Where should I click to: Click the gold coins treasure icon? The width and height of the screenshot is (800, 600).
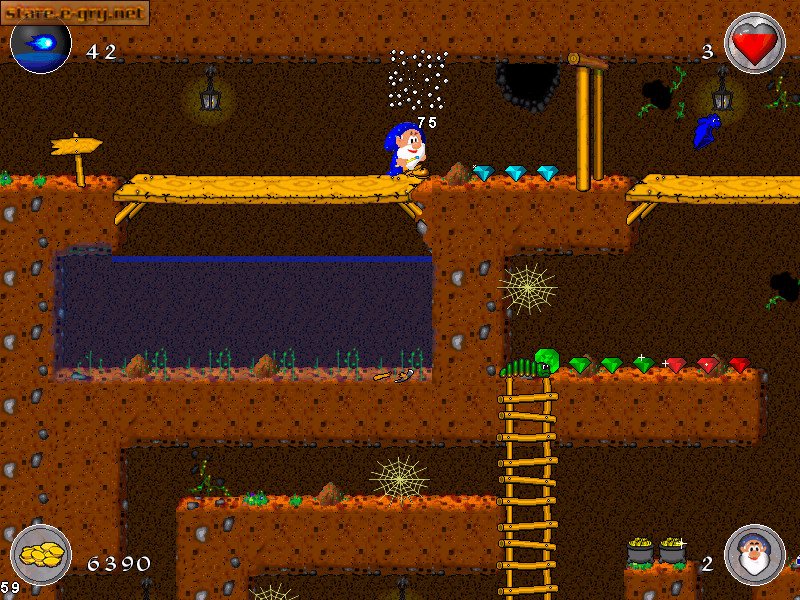[41, 553]
